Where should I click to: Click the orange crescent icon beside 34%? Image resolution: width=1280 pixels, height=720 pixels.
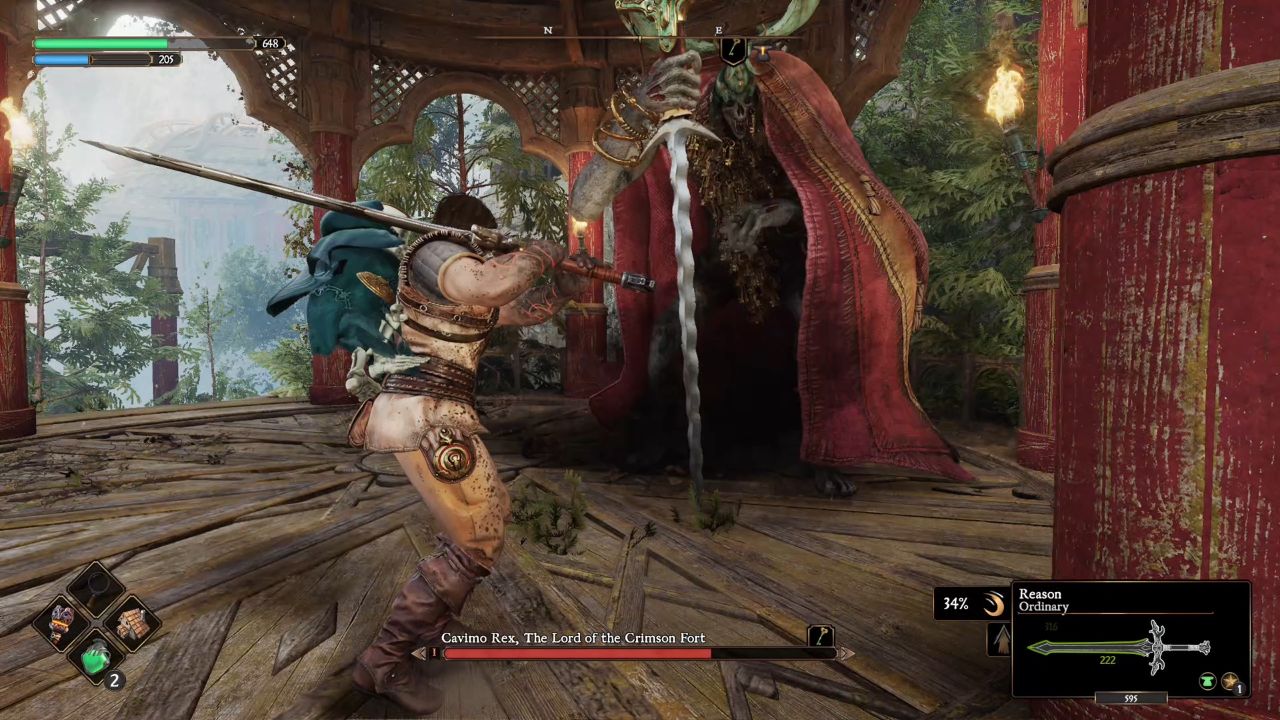[993, 603]
